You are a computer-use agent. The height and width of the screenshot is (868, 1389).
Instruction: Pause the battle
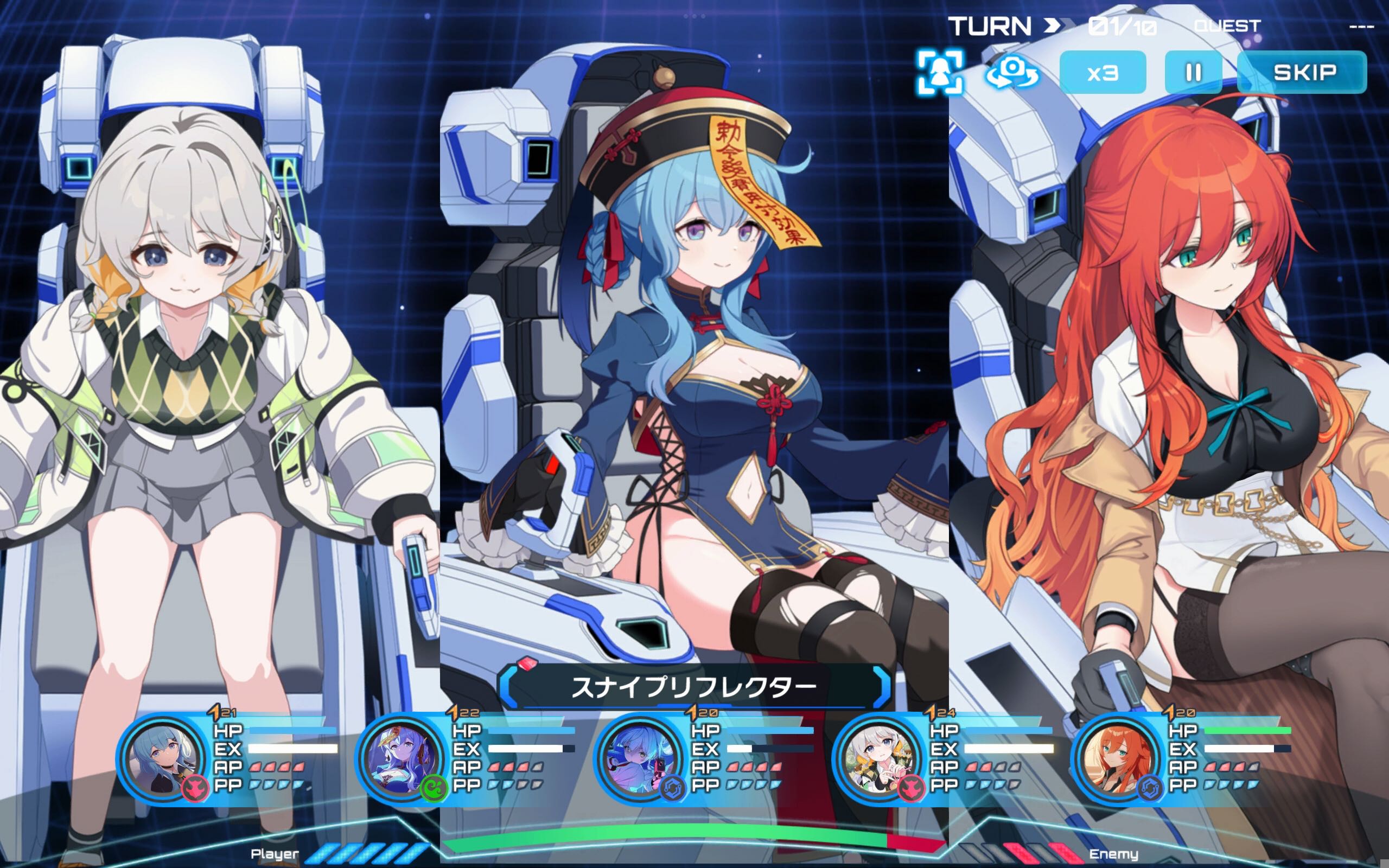pyautogui.click(x=1193, y=72)
